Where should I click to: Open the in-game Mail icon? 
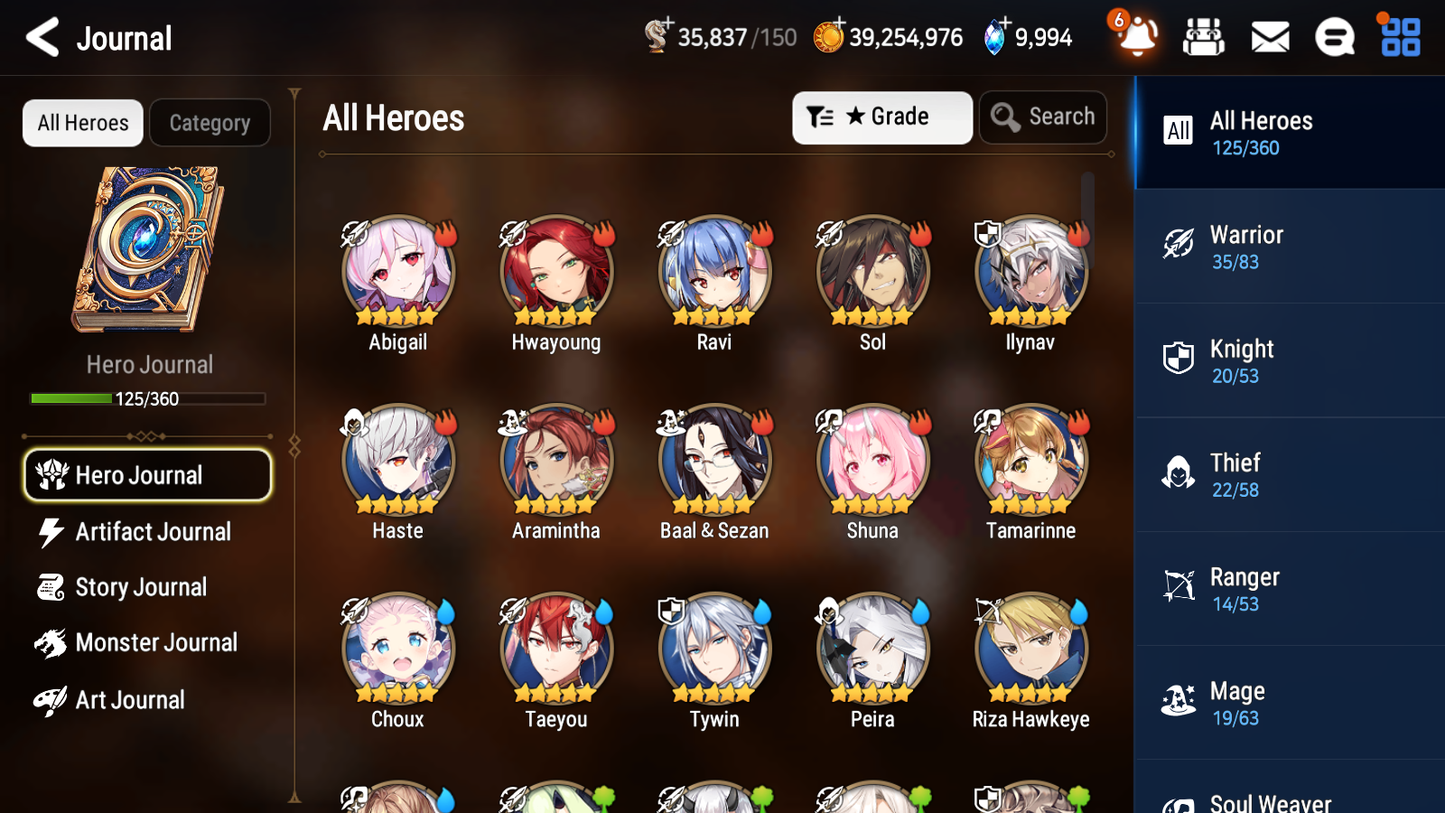click(x=1269, y=36)
